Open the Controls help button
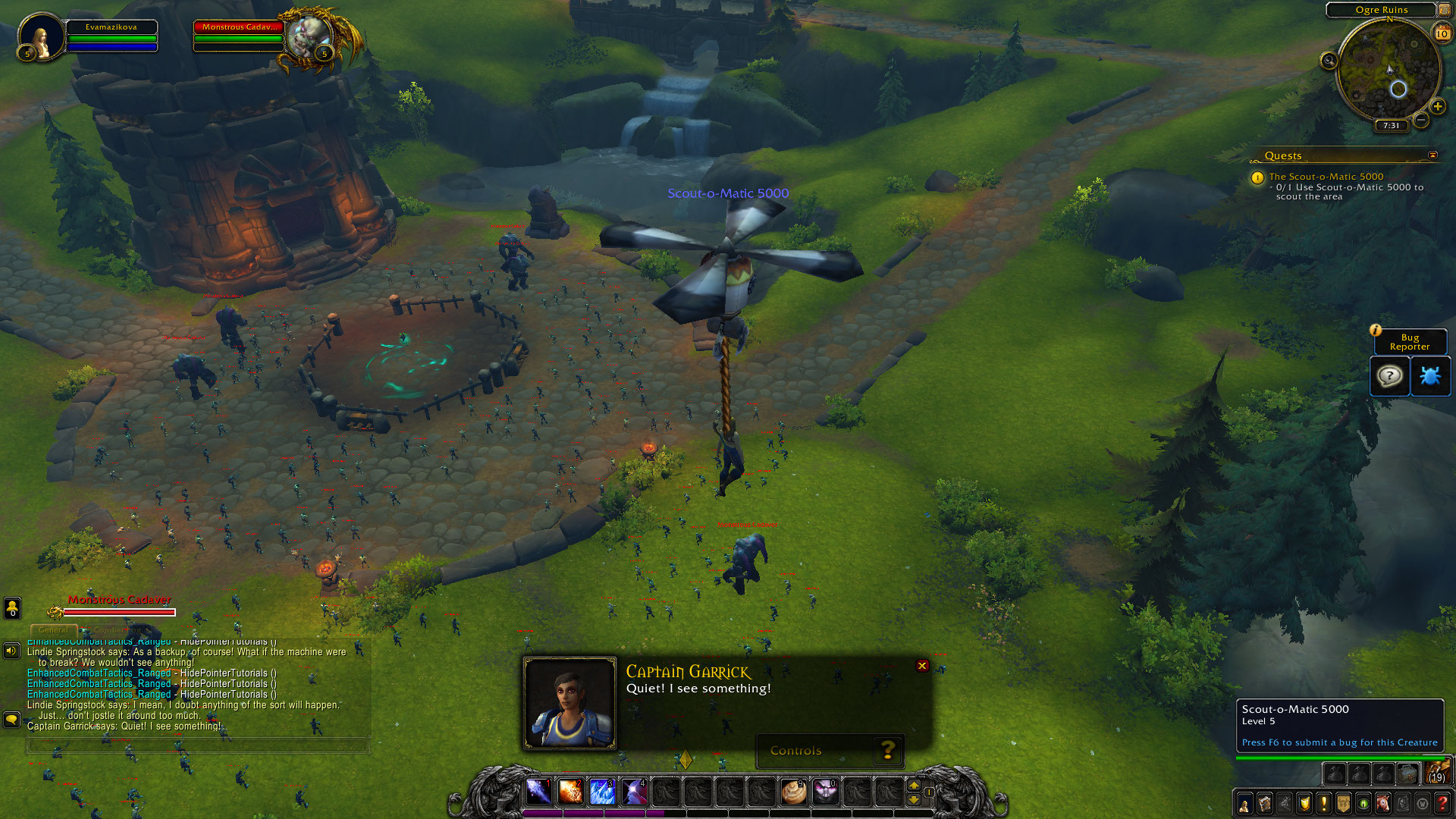Image resolution: width=1456 pixels, height=819 pixels. click(887, 751)
